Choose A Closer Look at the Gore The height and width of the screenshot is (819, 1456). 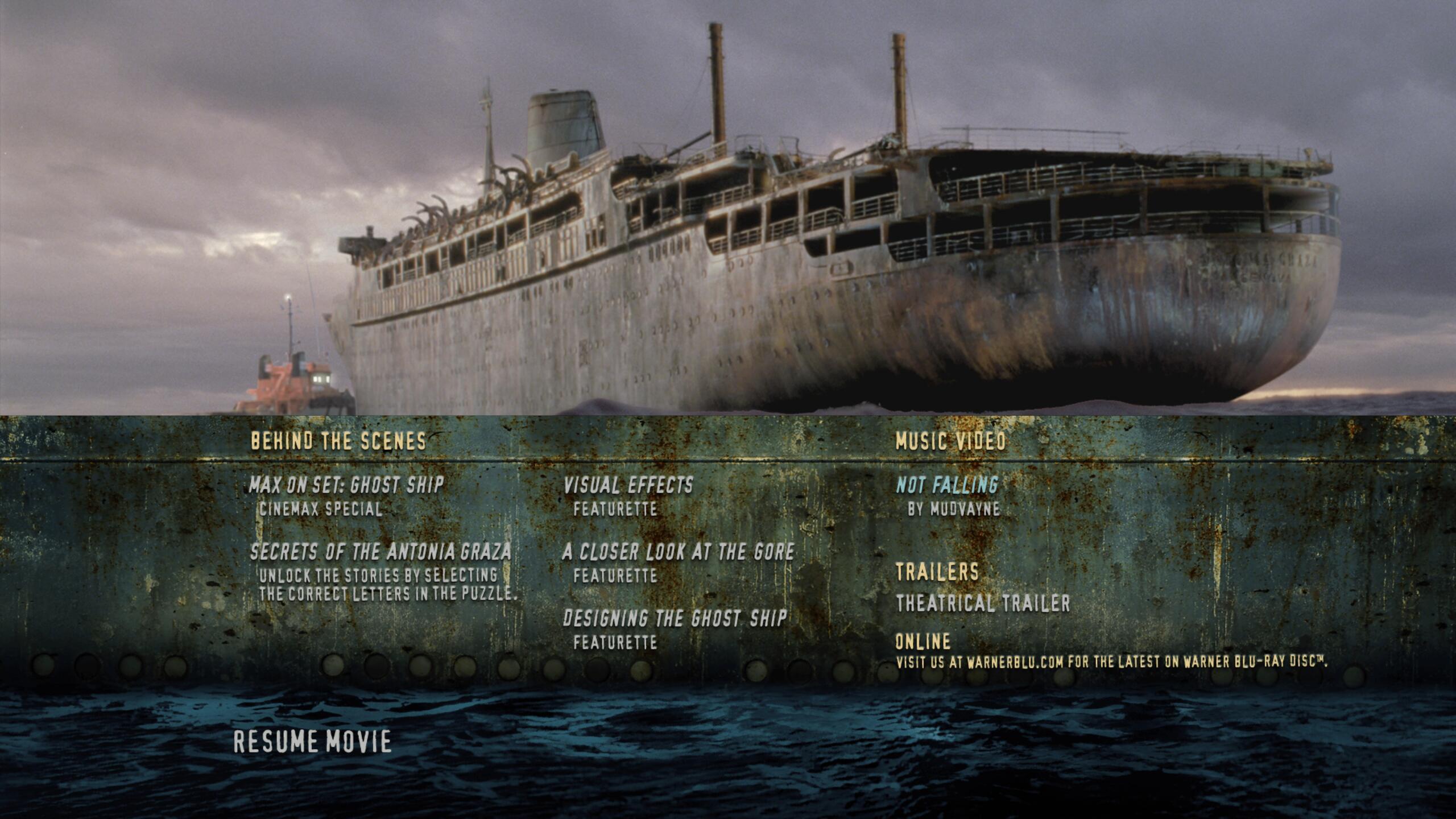678,552
